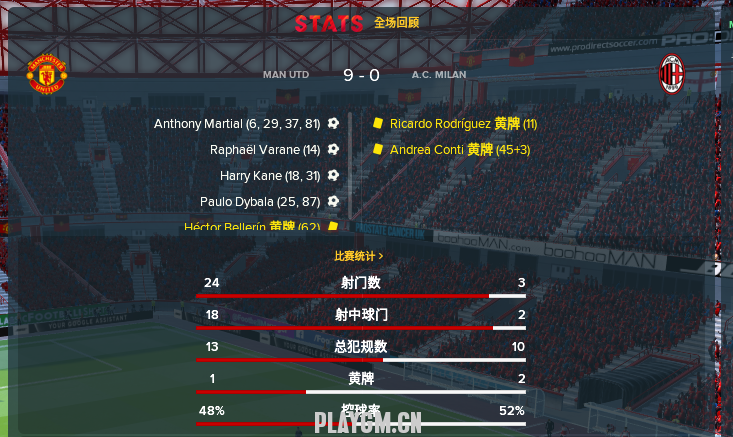Select scorer Anthony Martial's name
Screen dimensions: 733x437
198,124
